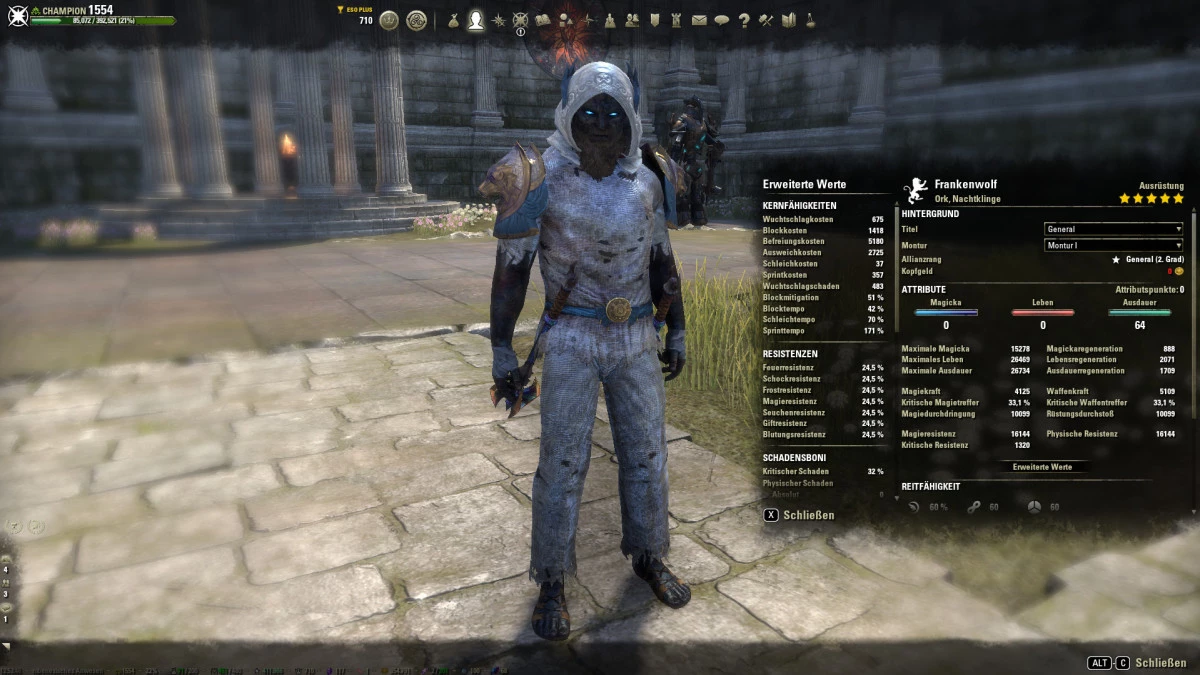Open the Alliance War tower icon
1200x675 pixels.
coord(676,20)
